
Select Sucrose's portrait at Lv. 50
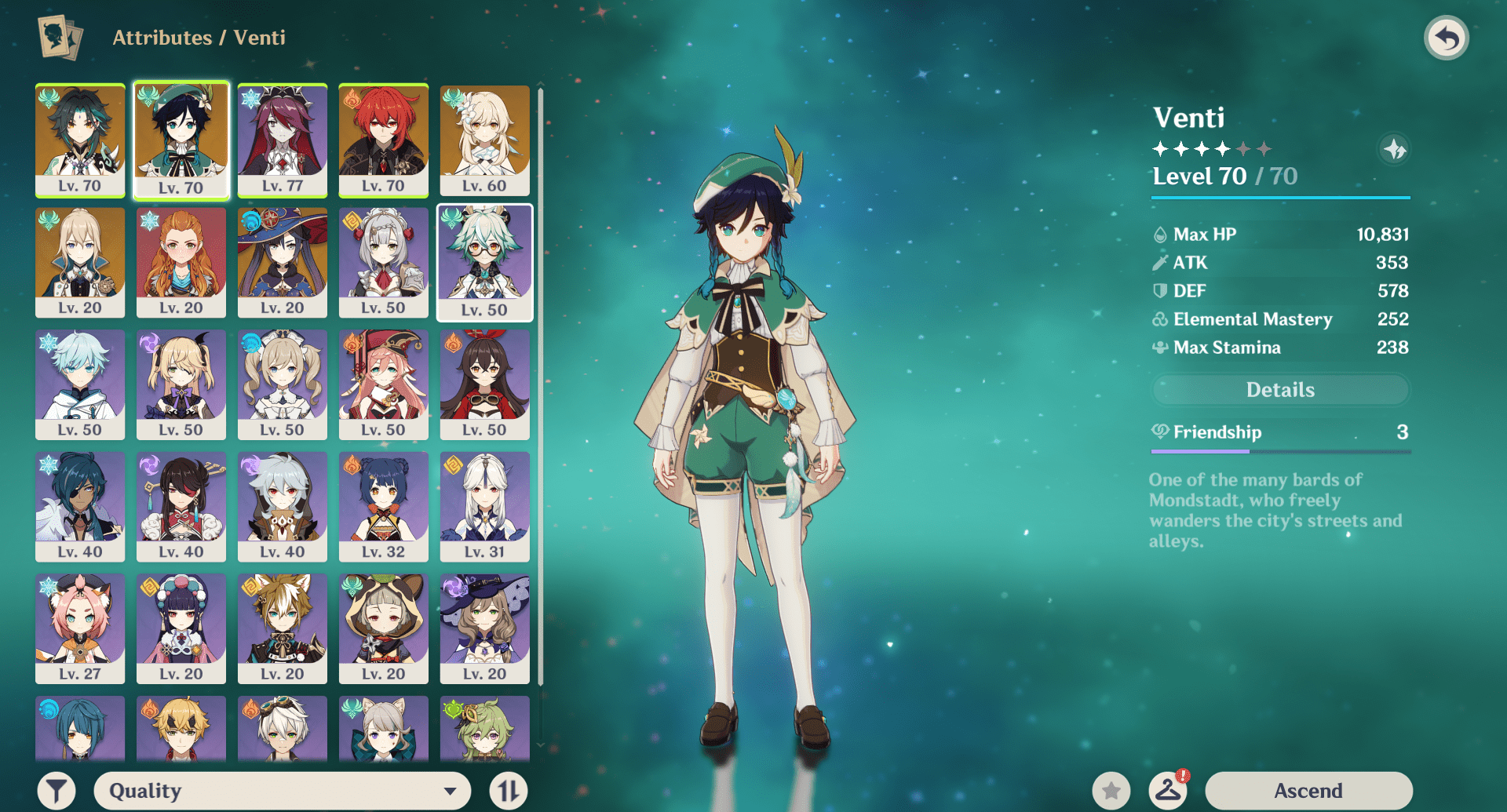coord(485,262)
